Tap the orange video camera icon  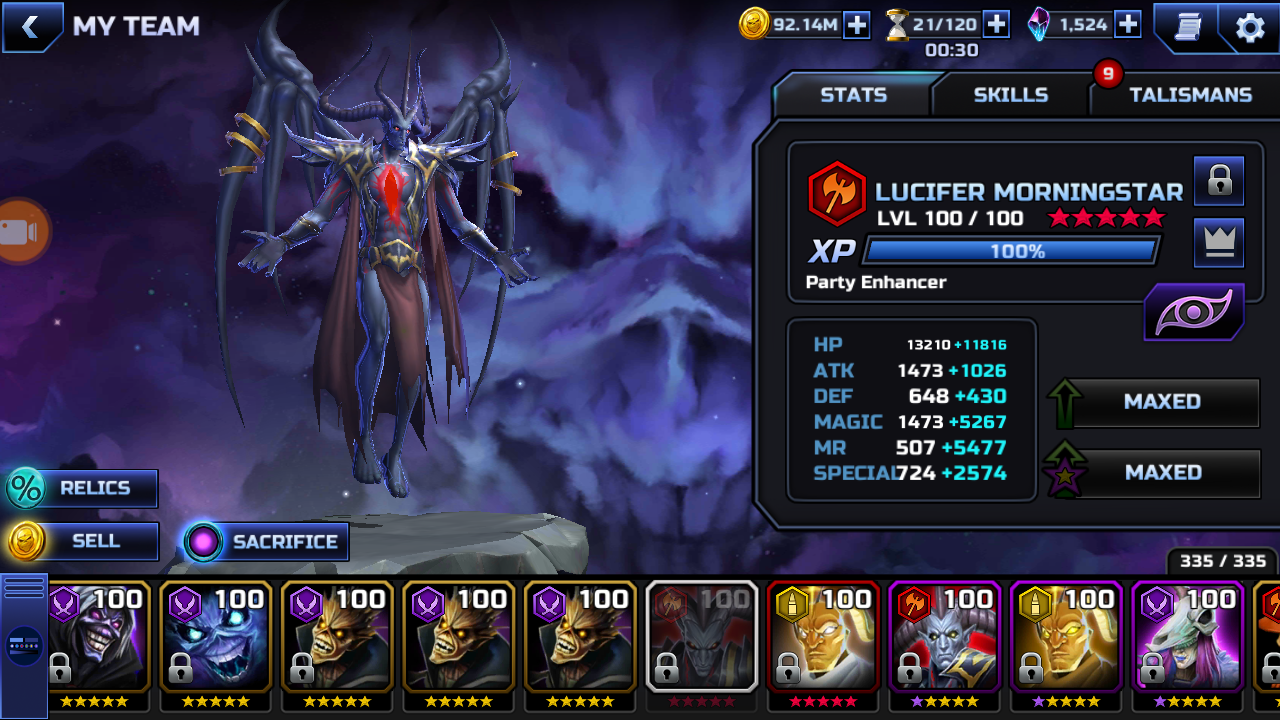20,232
